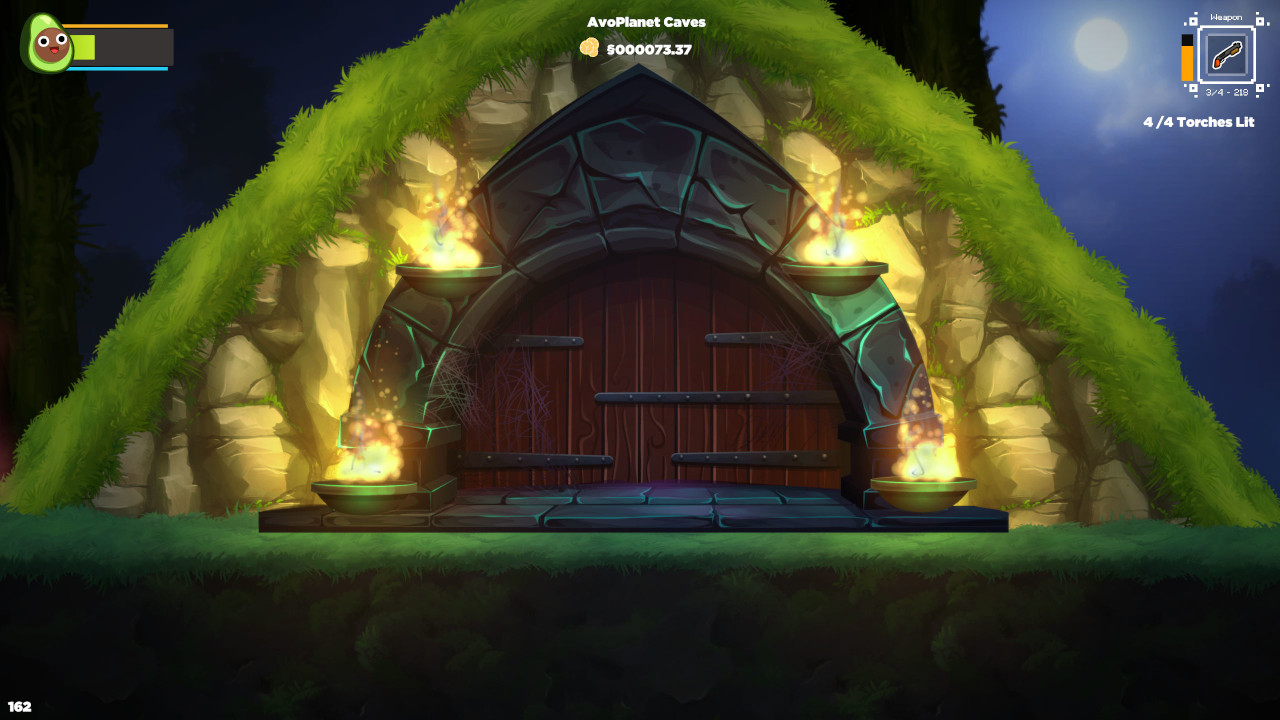1280x720 pixels.
Task: Click the Weapon label above the weapon slot
Action: tap(1227, 17)
